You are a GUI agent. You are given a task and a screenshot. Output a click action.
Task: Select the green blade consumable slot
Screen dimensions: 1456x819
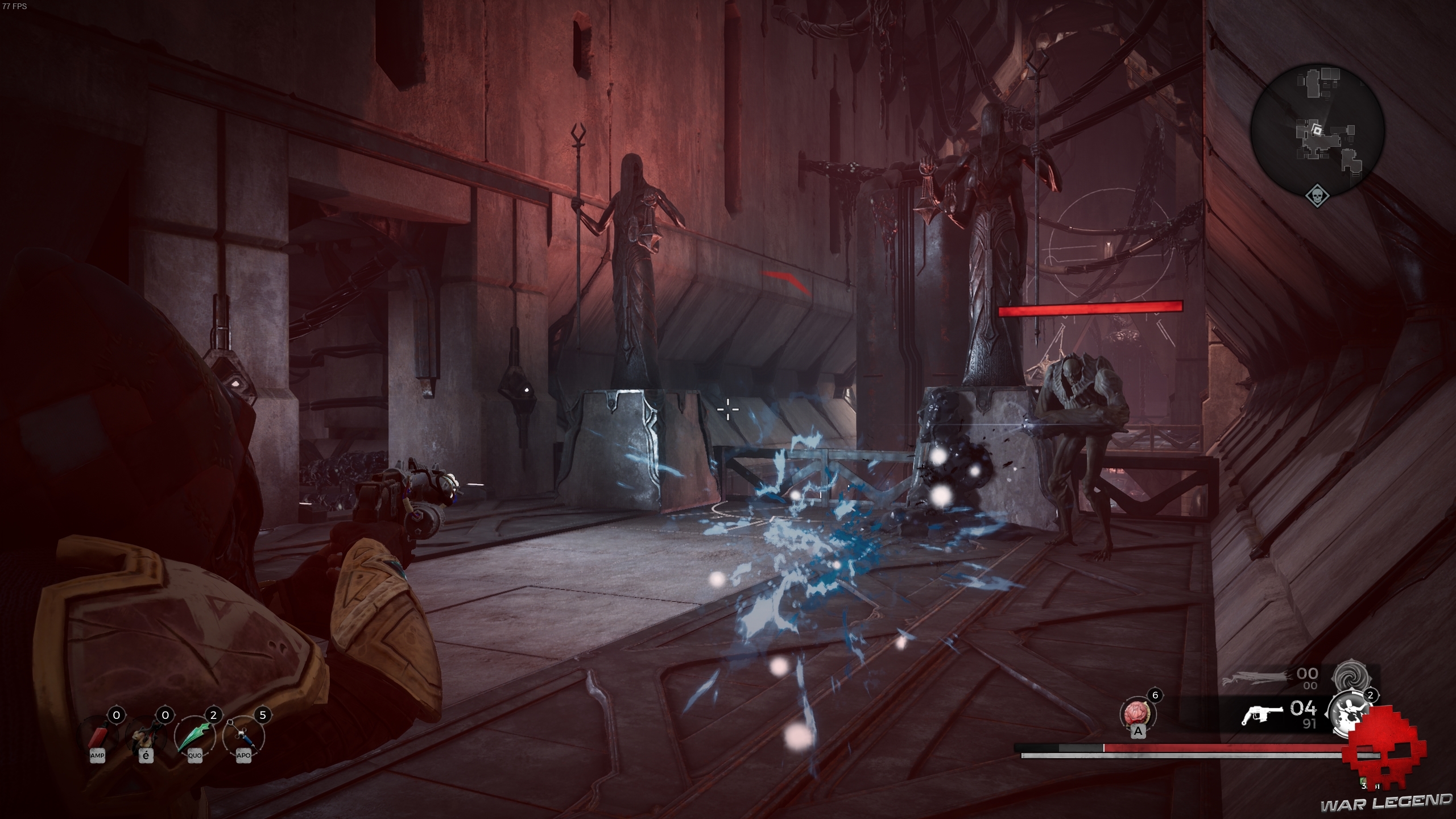click(x=195, y=736)
